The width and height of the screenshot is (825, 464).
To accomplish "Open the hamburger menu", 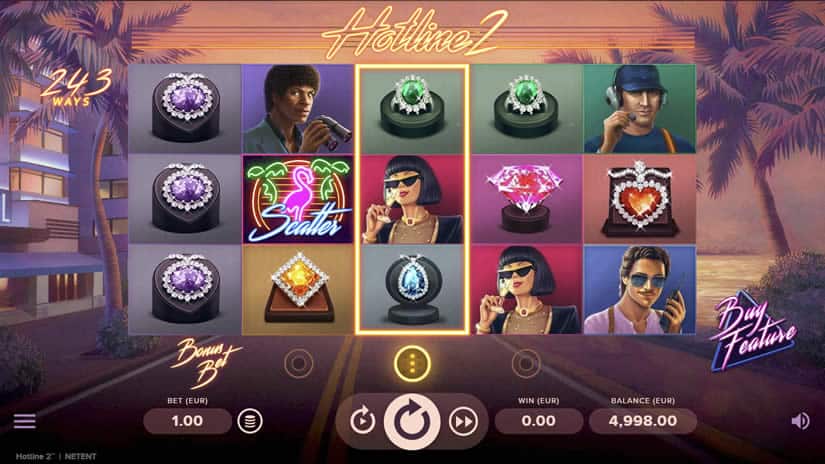I will click(x=24, y=421).
